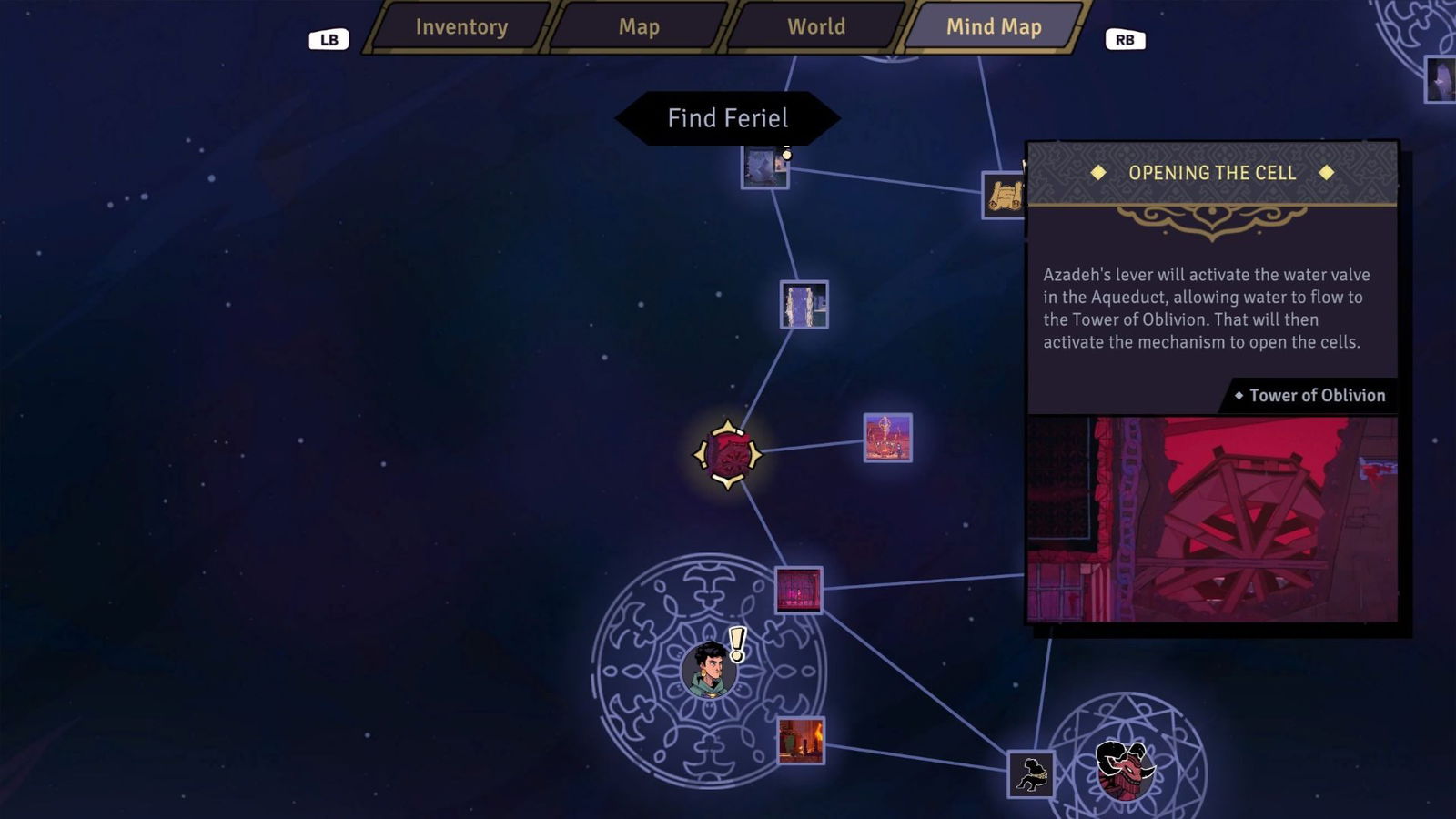Image resolution: width=1456 pixels, height=819 pixels.
Task: Open the Map tab
Action: tap(639, 27)
